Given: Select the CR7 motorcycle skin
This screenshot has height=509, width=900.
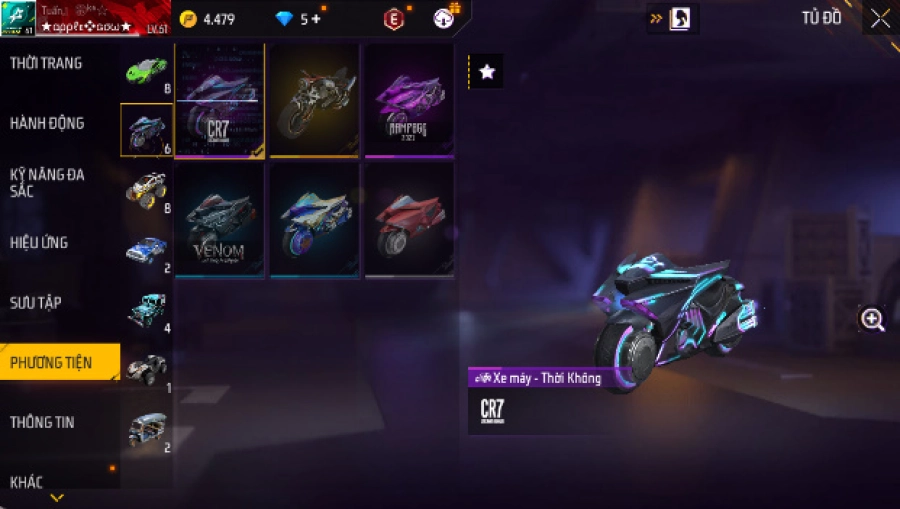Looking at the screenshot, I should tap(219, 101).
